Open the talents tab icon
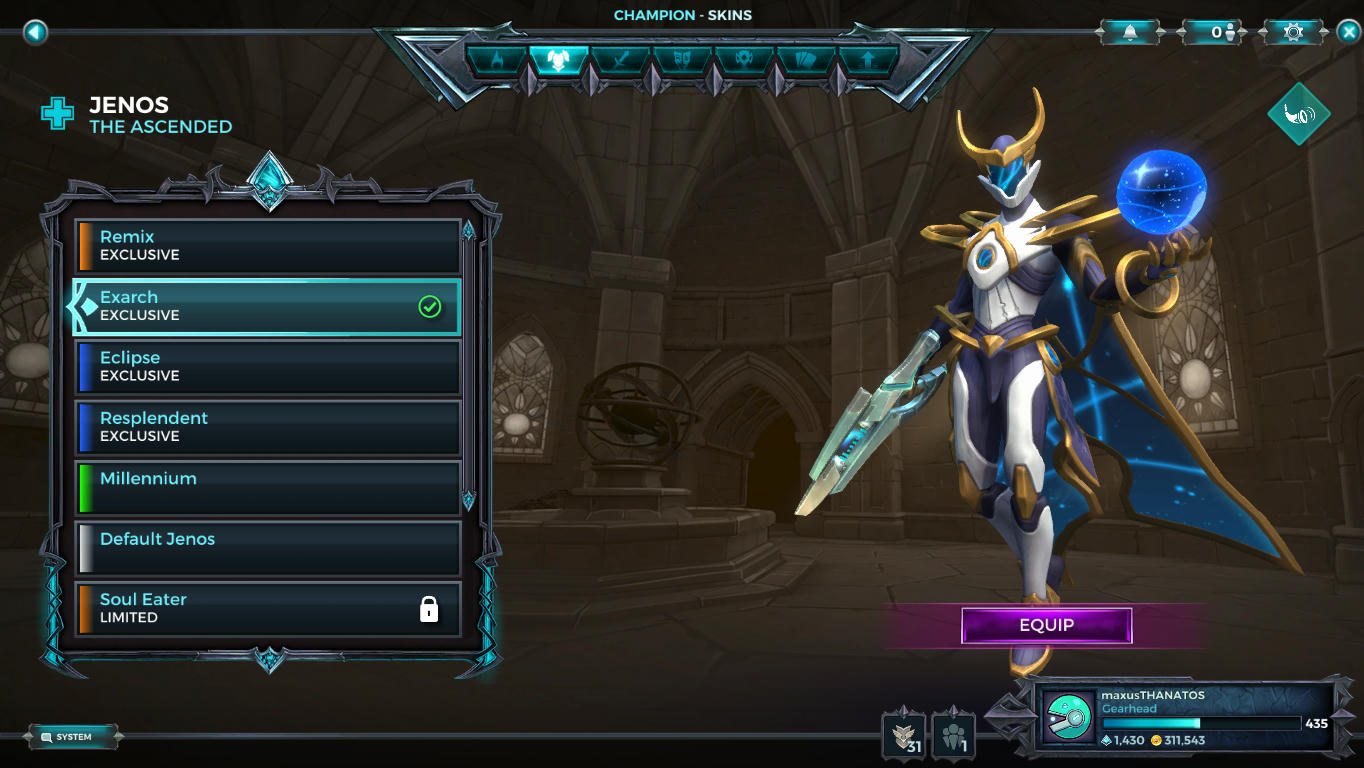This screenshot has width=1364, height=768. click(746, 60)
